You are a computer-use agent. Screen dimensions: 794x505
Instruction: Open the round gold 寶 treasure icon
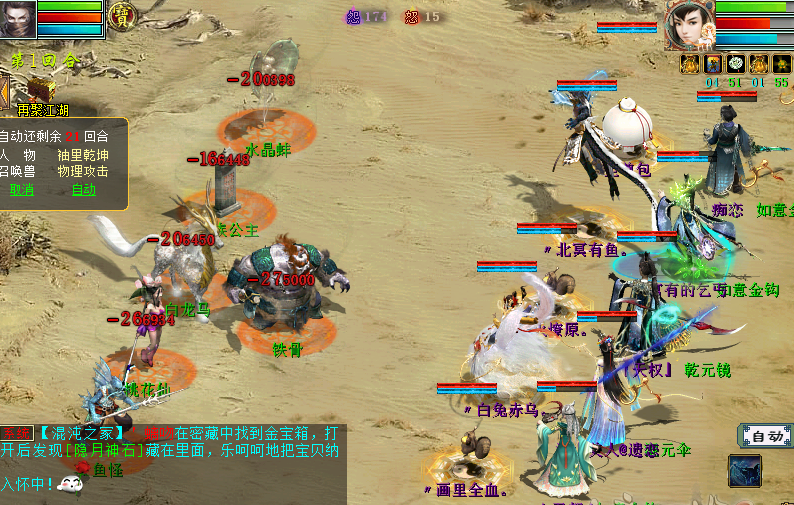122,17
